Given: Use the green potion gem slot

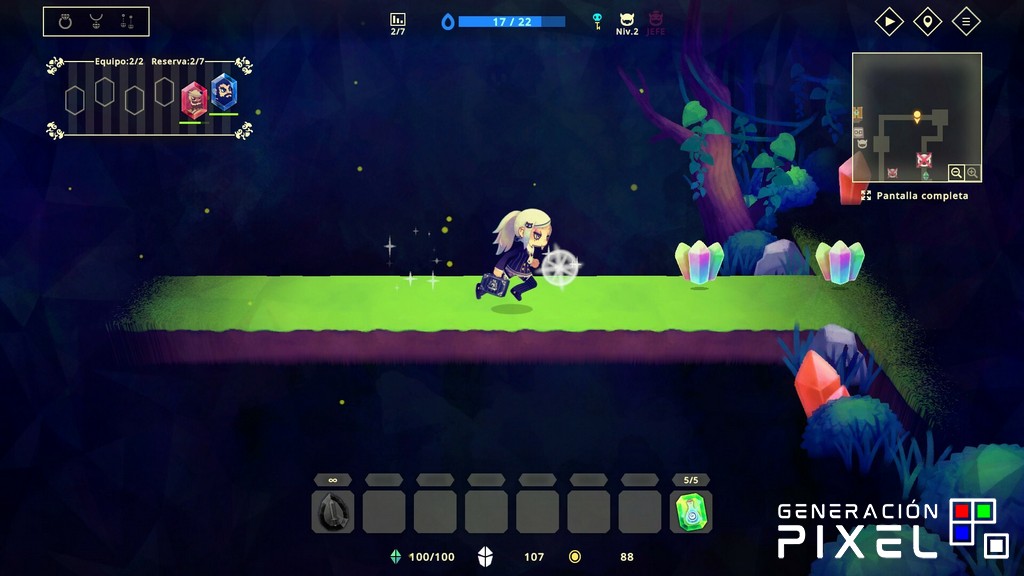Looking at the screenshot, I should click(x=691, y=511).
